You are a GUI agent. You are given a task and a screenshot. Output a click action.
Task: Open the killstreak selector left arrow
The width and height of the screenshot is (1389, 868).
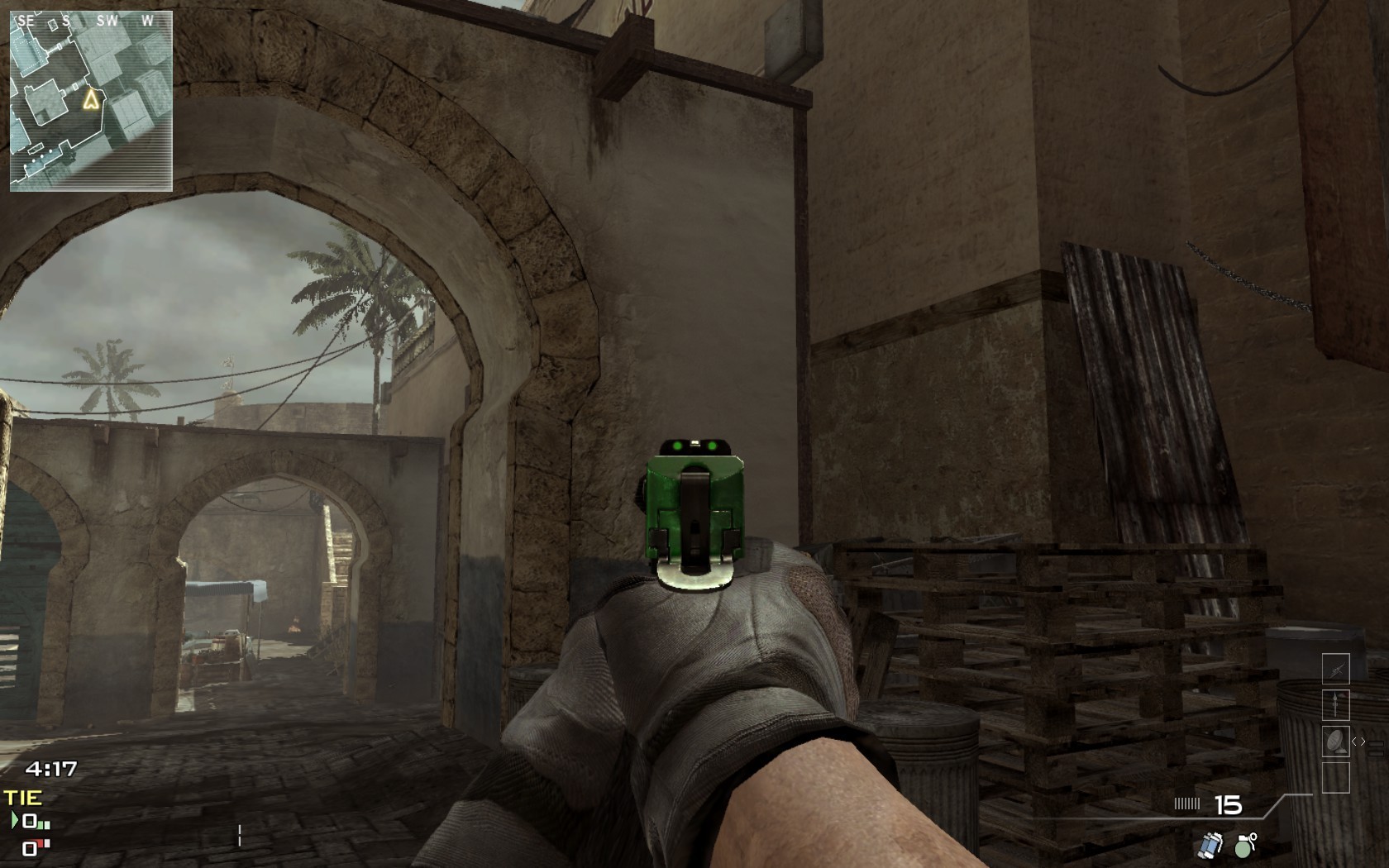click(1355, 742)
